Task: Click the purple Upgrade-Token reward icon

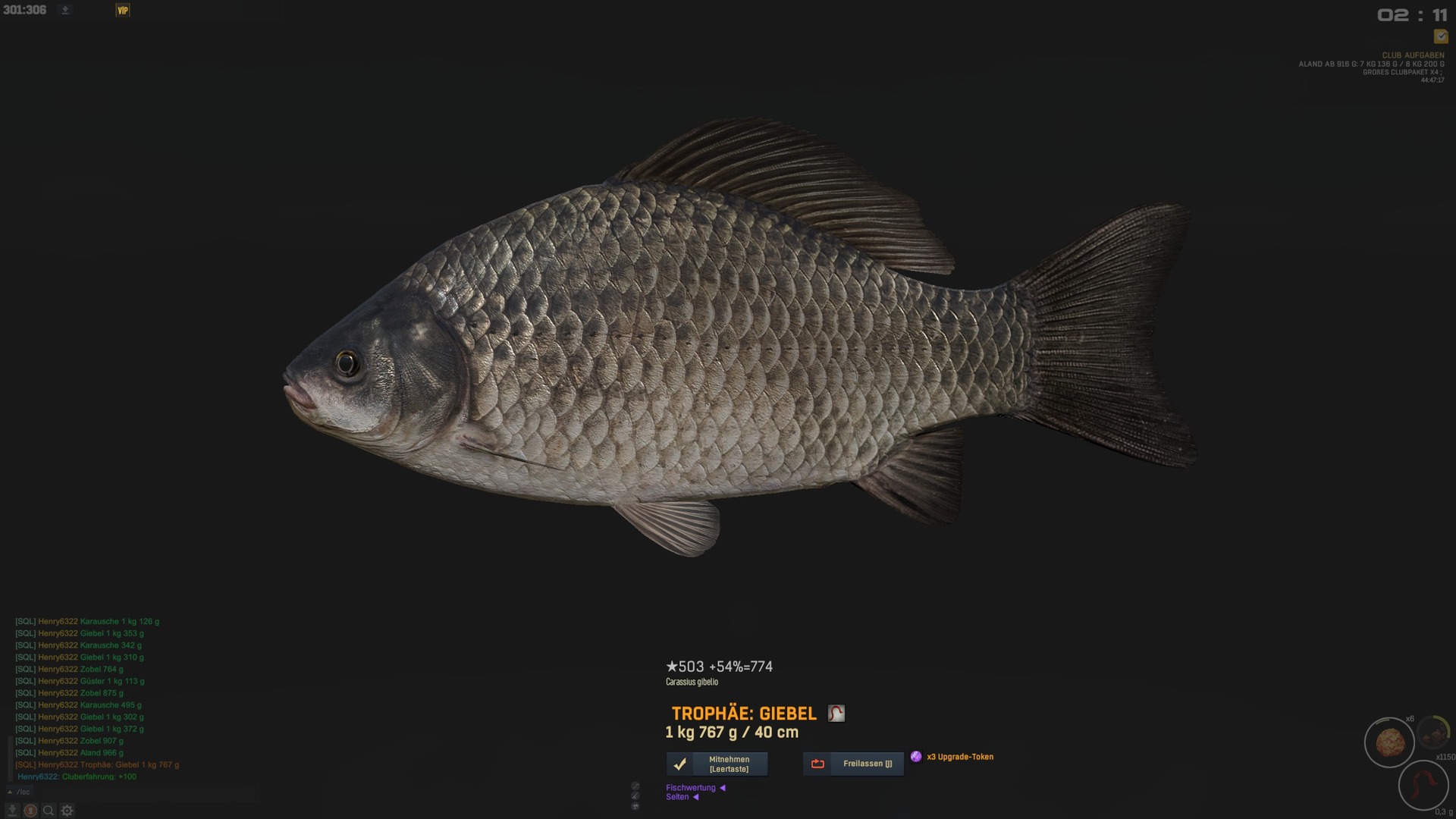Action: coord(916,757)
